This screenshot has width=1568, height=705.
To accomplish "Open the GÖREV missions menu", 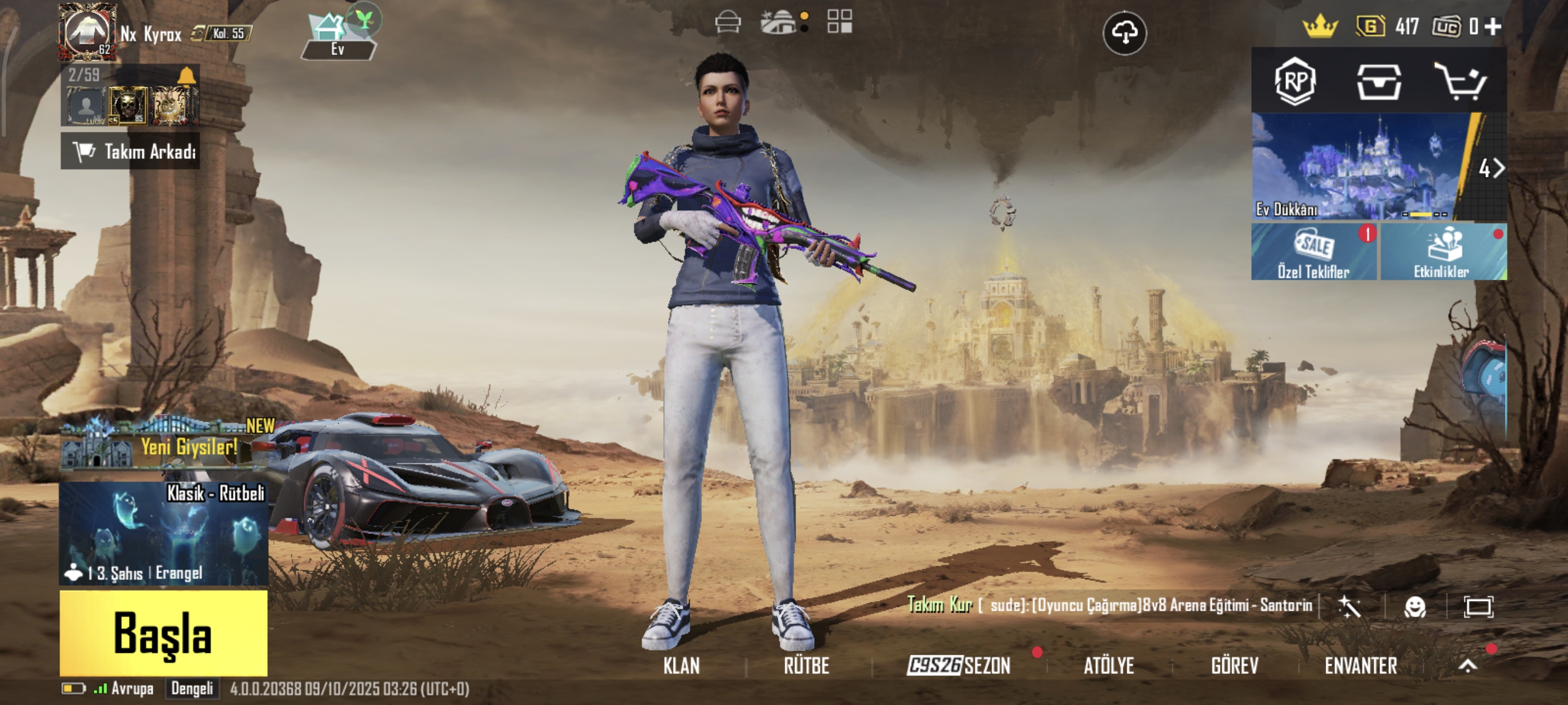I will click(x=1234, y=666).
